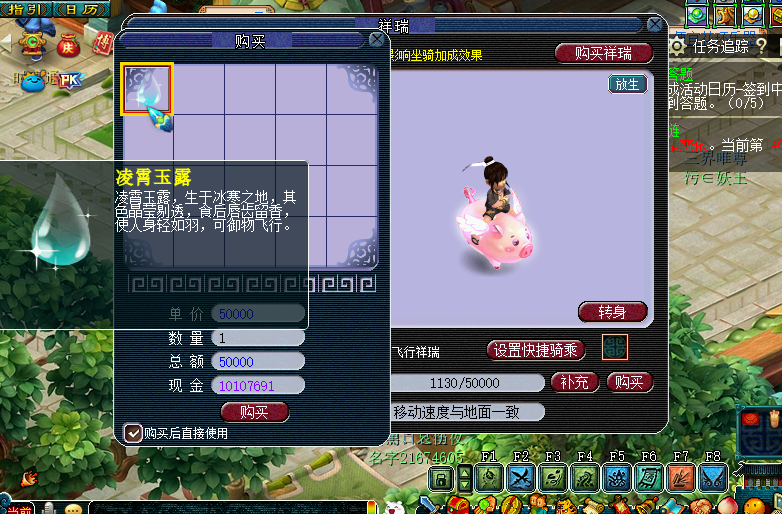This screenshot has height=514, width=782.
Task: Open the 任务追踪 quest tracker settings
Action: 678,45
